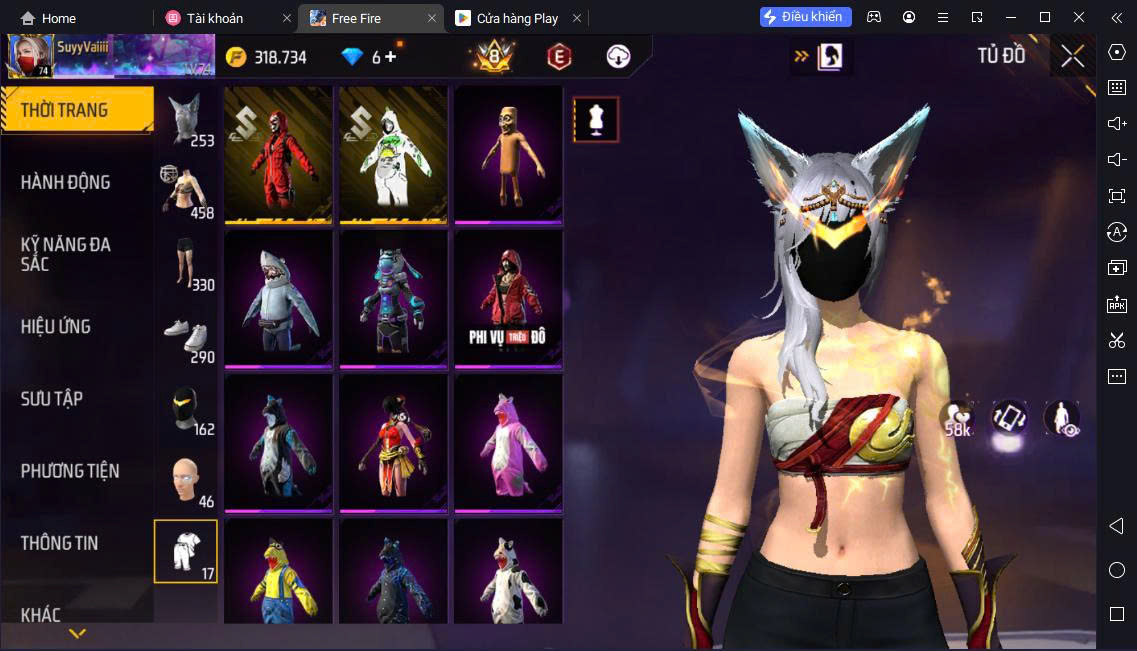Image resolution: width=1137 pixels, height=651 pixels.
Task: Select the Hiệu Ứng menu entry
Action: point(56,326)
